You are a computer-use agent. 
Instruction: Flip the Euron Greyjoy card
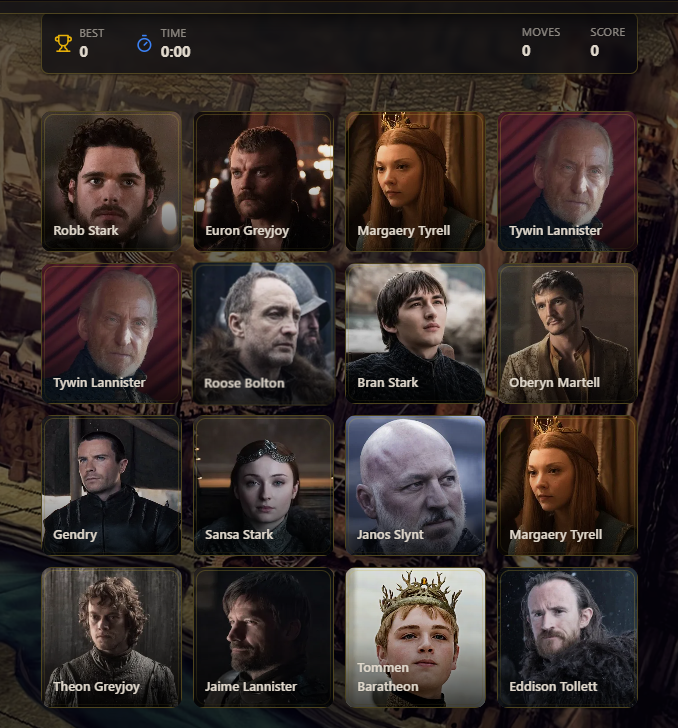[x=263, y=181]
